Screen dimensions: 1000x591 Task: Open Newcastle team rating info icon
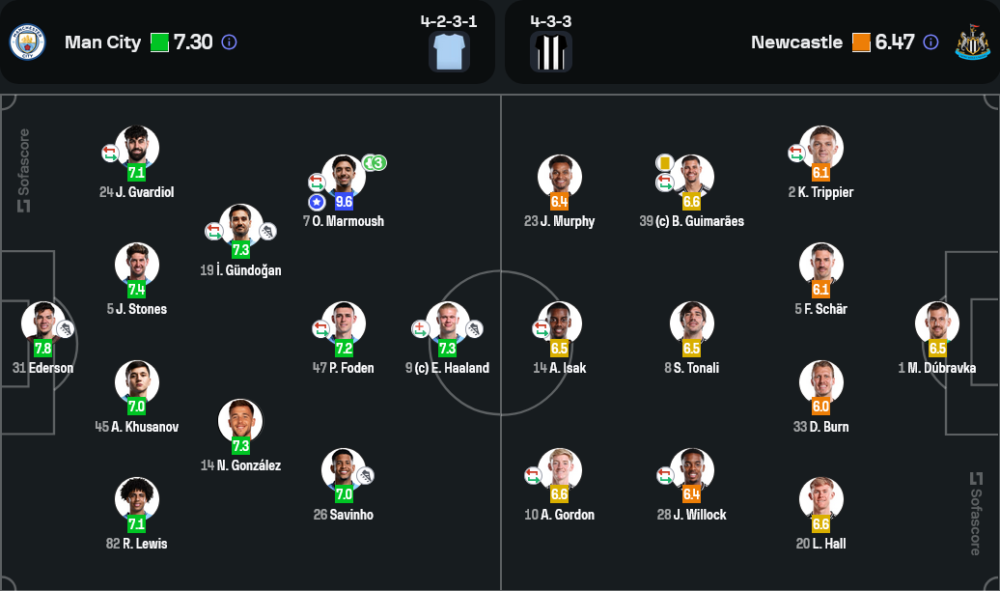(x=931, y=42)
